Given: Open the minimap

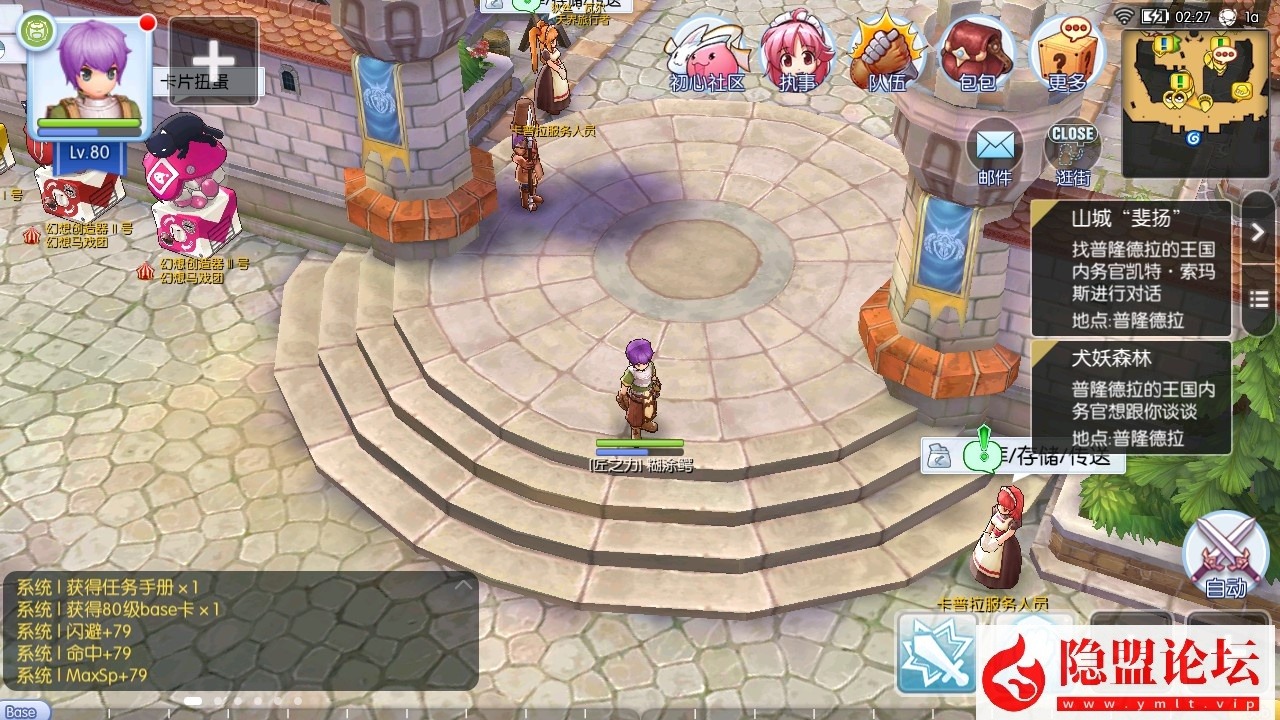Looking at the screenshot, I should coord(1196,90).
